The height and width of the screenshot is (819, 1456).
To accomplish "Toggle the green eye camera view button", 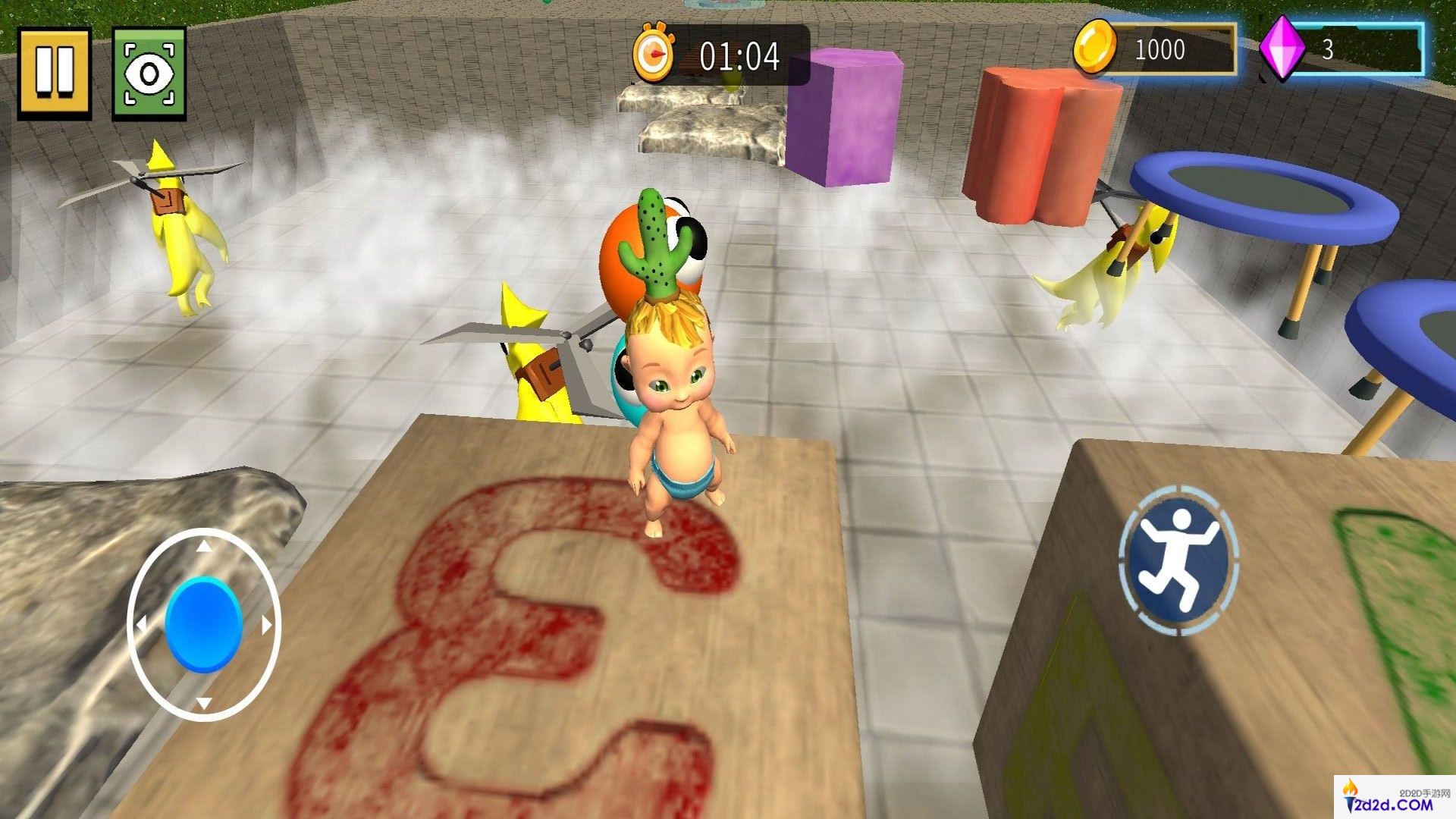I will click(x=149, y=74).
